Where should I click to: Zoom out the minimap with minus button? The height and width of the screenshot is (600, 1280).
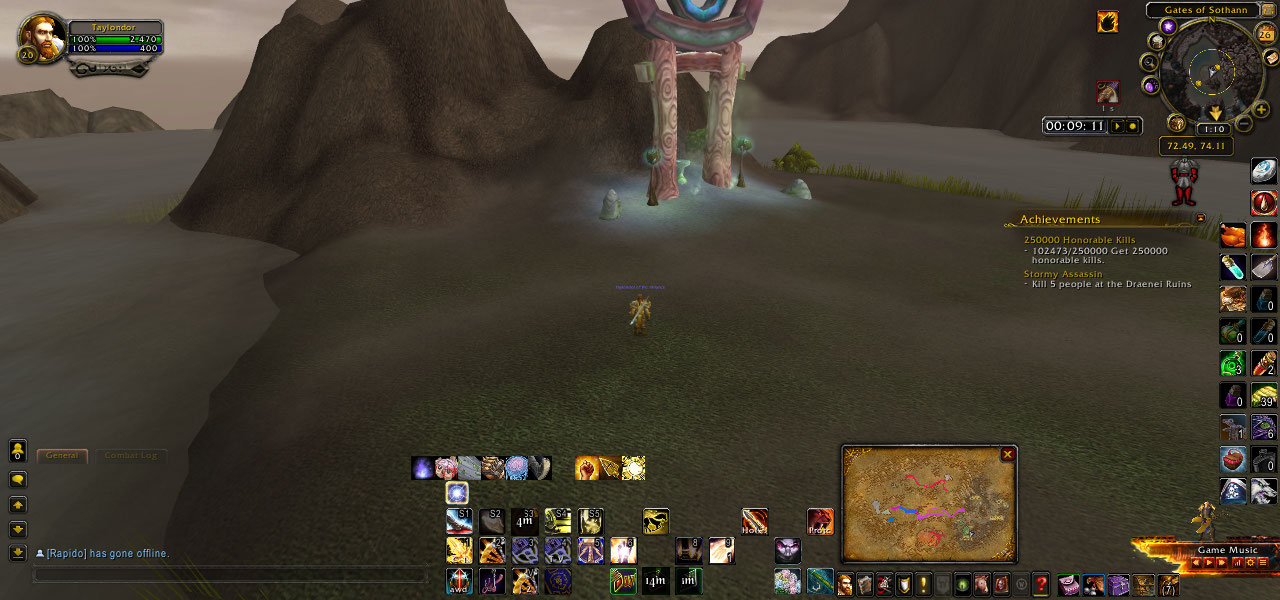pyautogui.click(x=1243, y=124)
